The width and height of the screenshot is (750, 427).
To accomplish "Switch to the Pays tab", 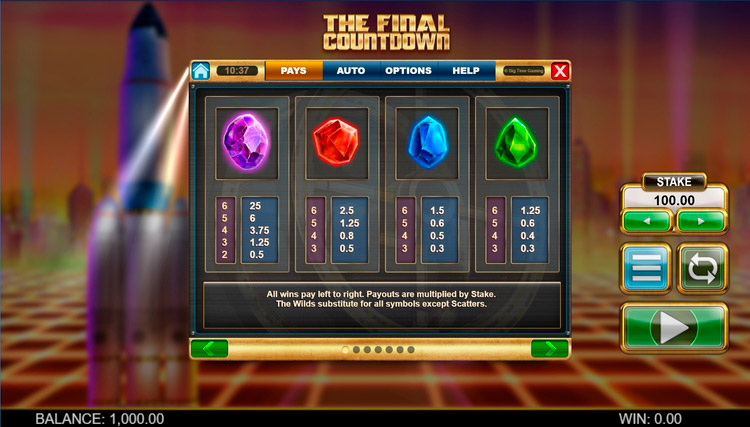I will pos(293,71).
